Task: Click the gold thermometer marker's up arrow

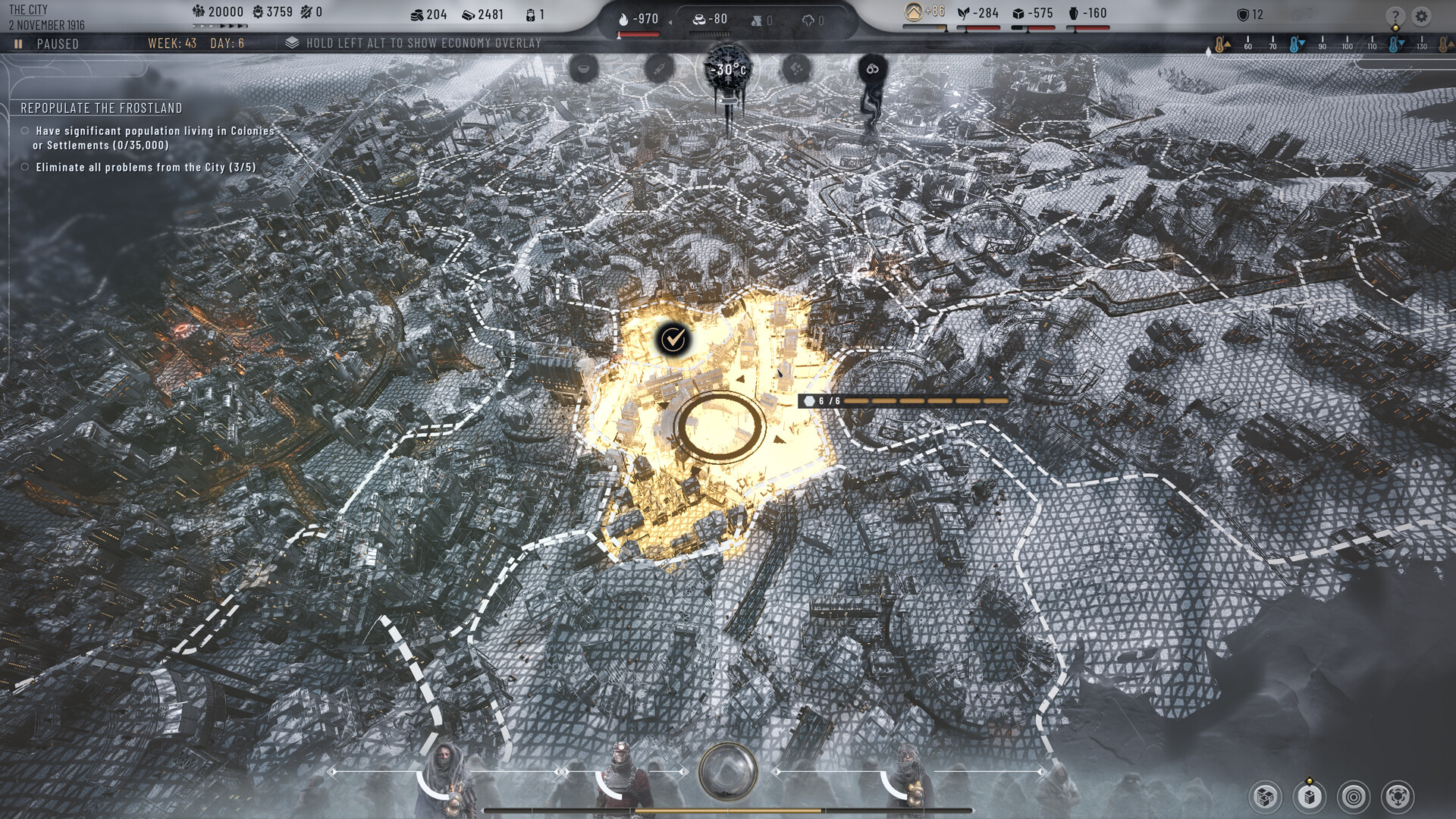Action: [x=1228, y=44]
